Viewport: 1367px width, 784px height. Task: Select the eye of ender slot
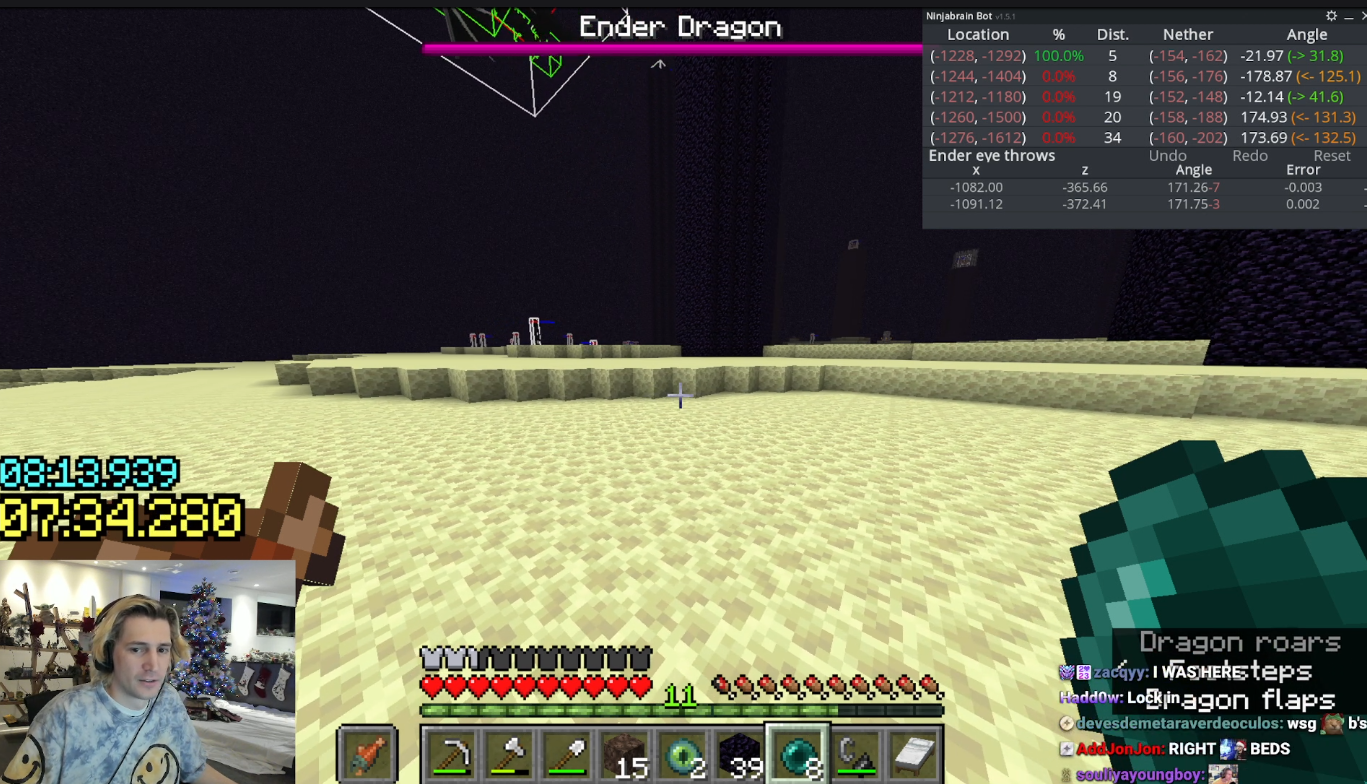(x=682, y=753)
